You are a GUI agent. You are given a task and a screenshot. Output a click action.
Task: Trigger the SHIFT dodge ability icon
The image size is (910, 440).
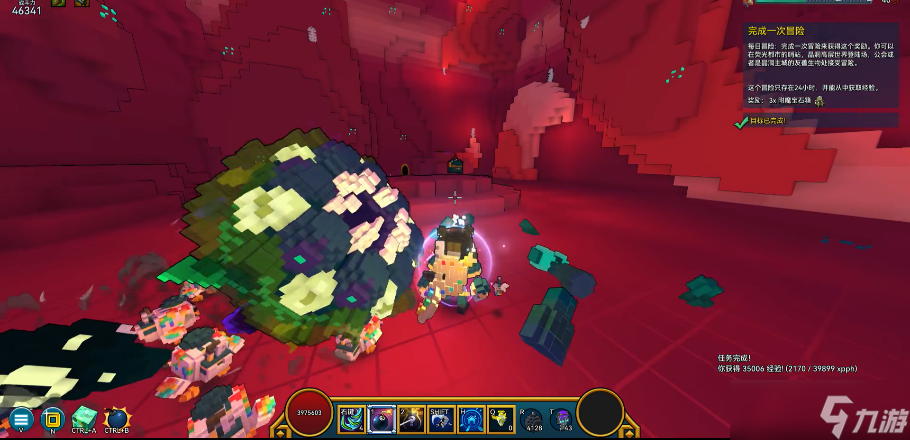click(x=441, y=418)
